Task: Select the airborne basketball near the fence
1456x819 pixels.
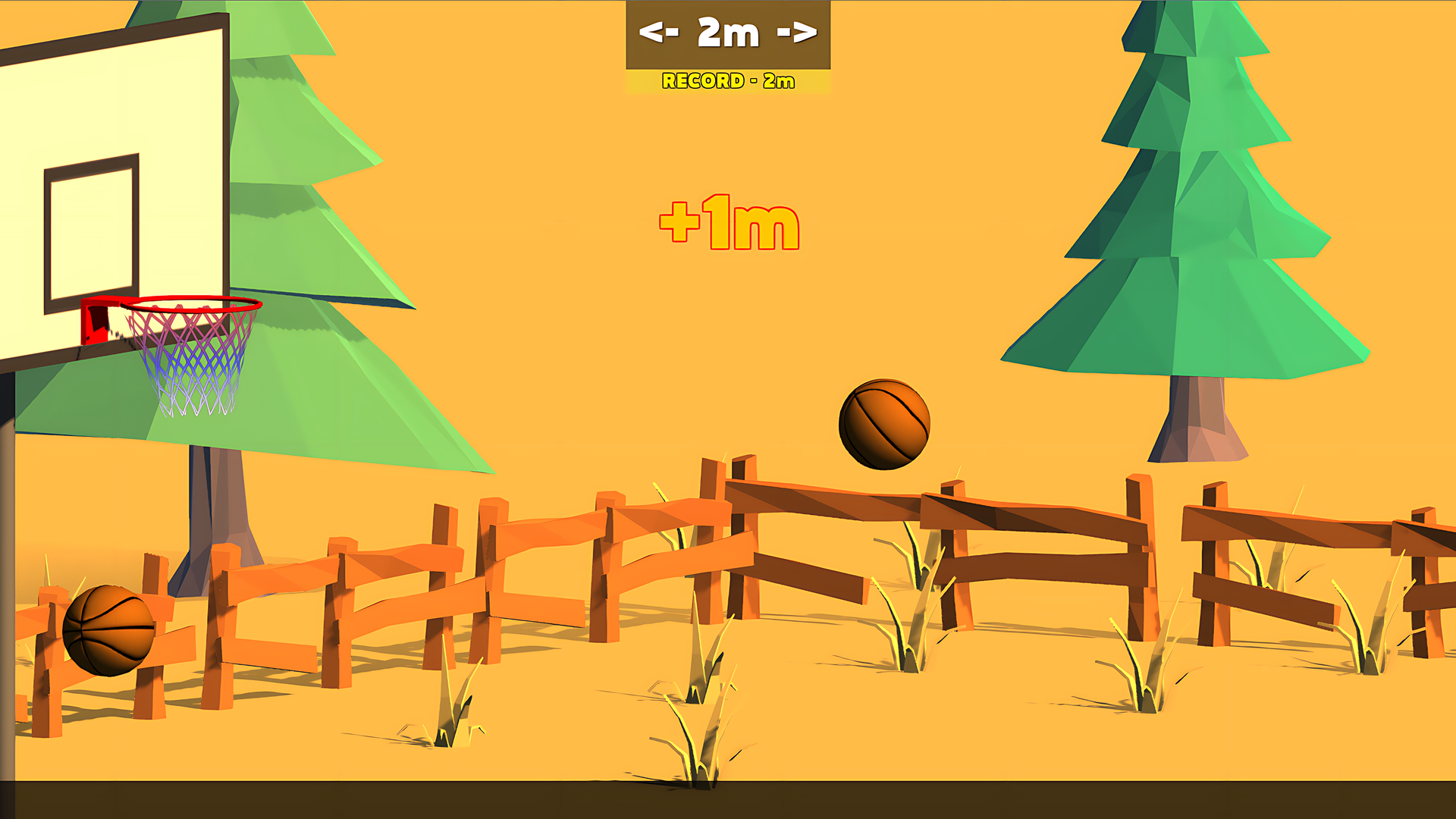Action: tap(886, 425)
